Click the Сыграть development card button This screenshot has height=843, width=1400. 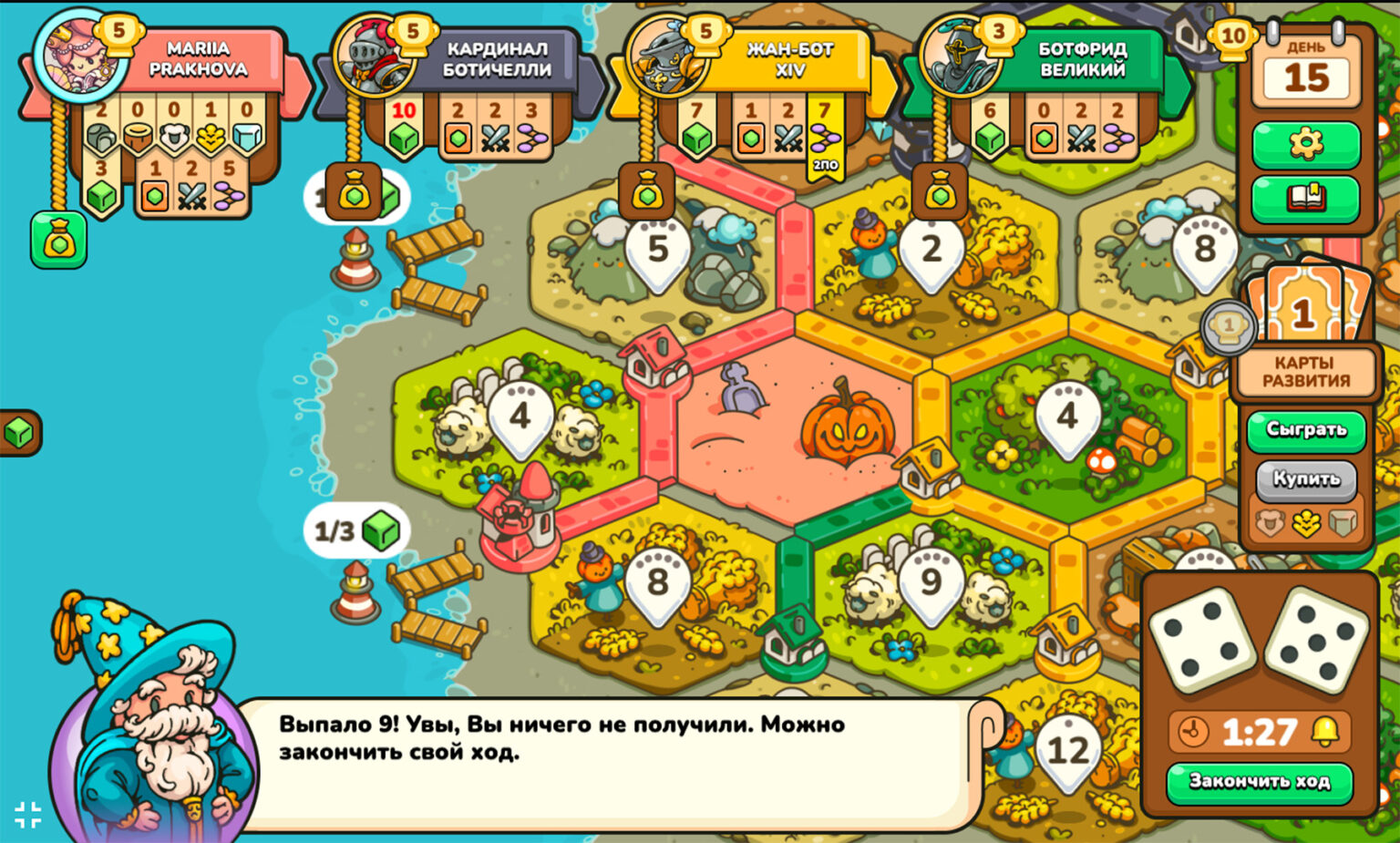(x=1305, y=429)
